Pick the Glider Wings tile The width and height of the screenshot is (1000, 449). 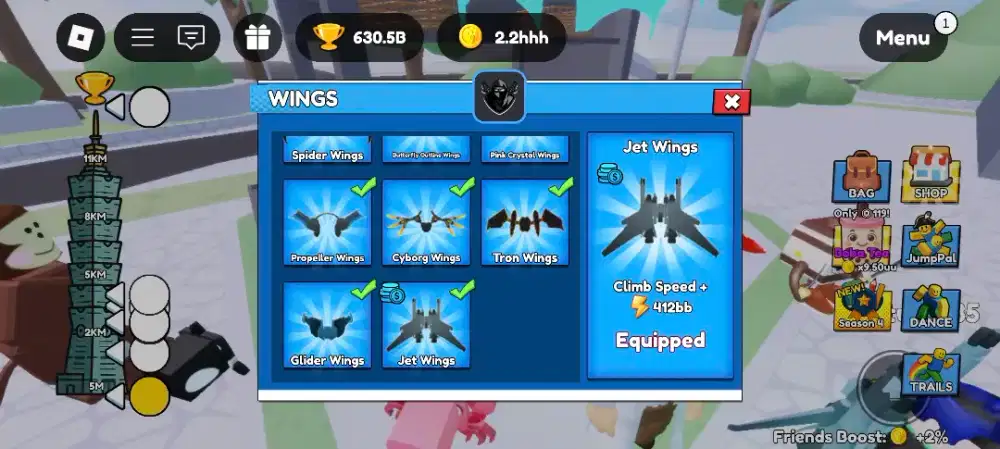(x=327, y=325)
